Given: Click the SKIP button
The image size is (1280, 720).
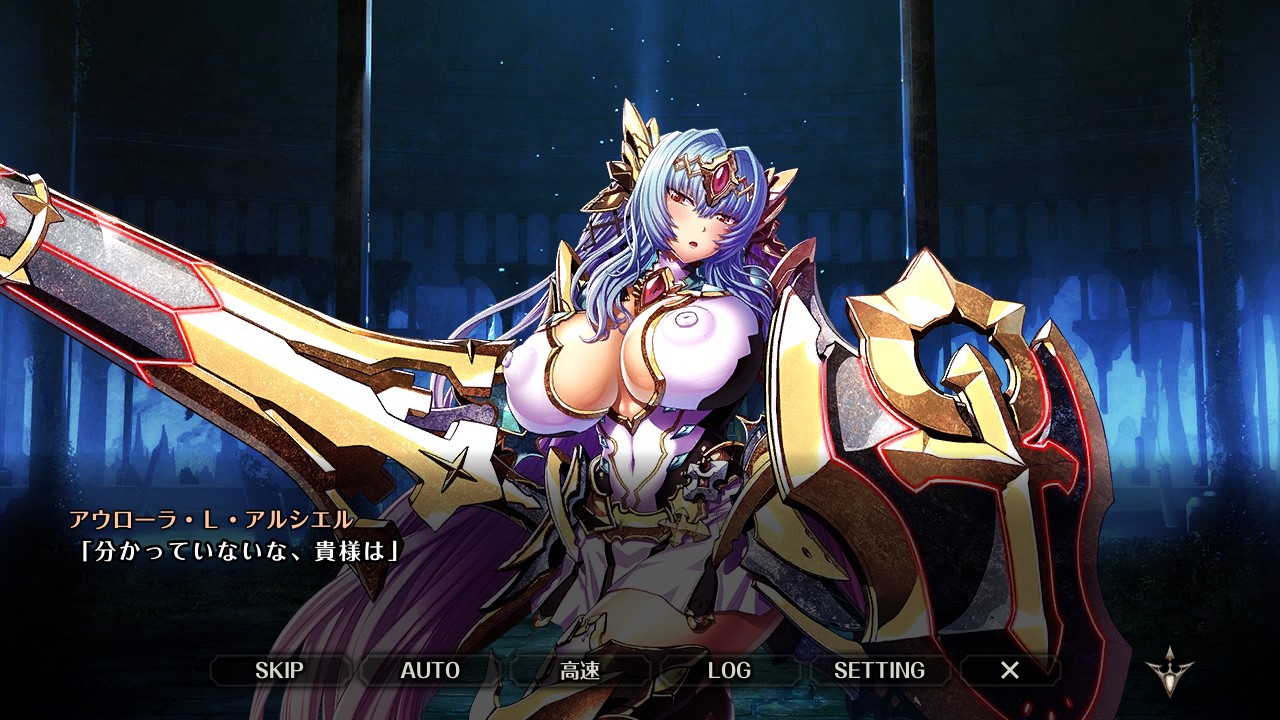Looking at the screenshot, I should [279, 670].
